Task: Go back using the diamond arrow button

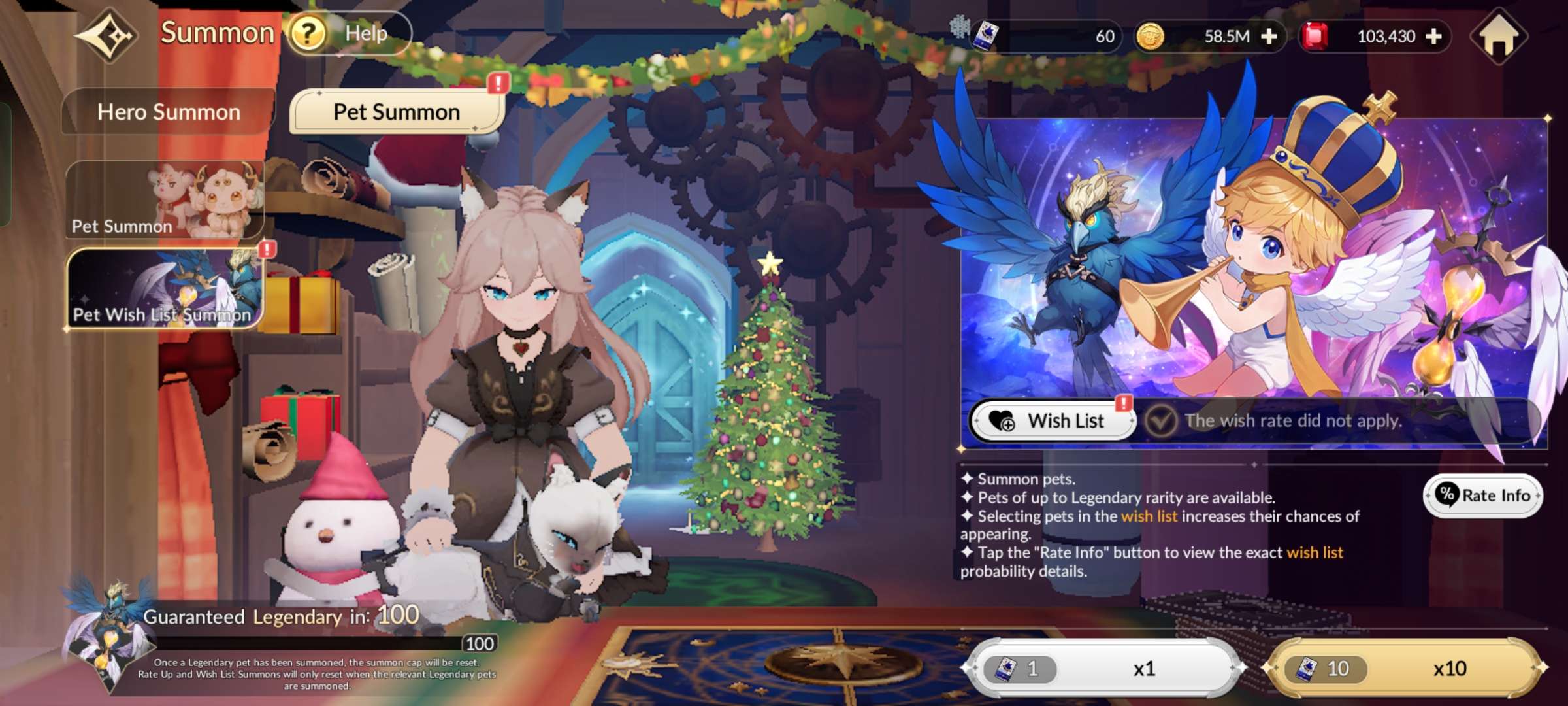Action: pos(106,35)
